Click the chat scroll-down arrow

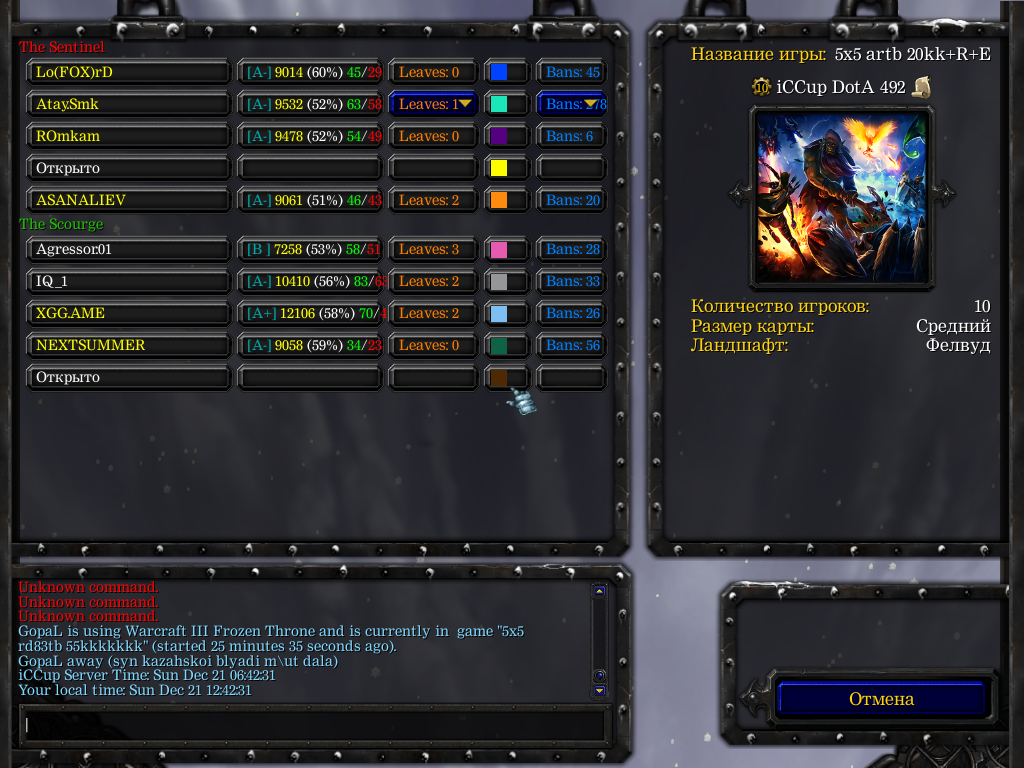pyautogui.click(x=599, y=690)
